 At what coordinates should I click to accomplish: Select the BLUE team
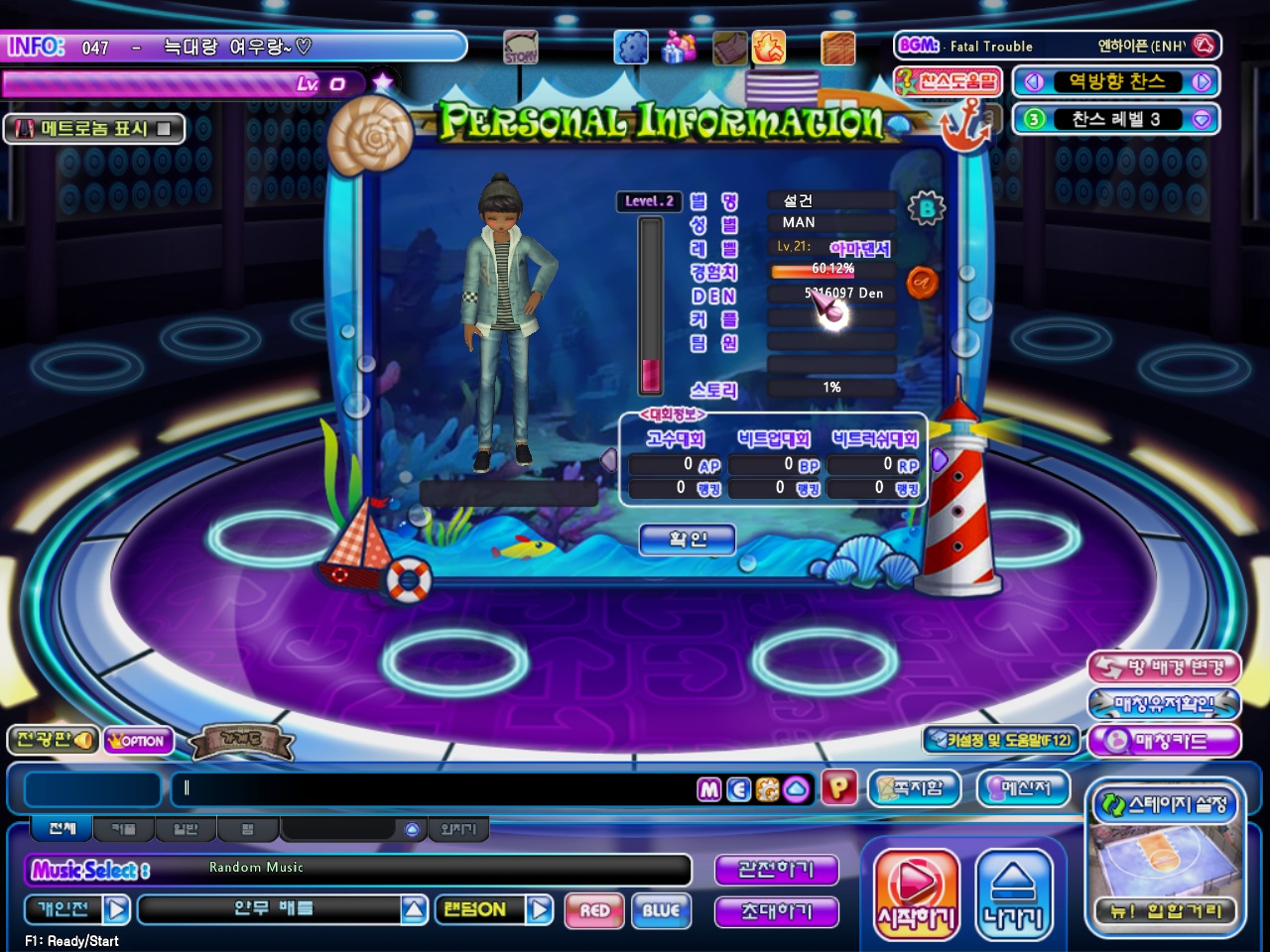[661, 910]
